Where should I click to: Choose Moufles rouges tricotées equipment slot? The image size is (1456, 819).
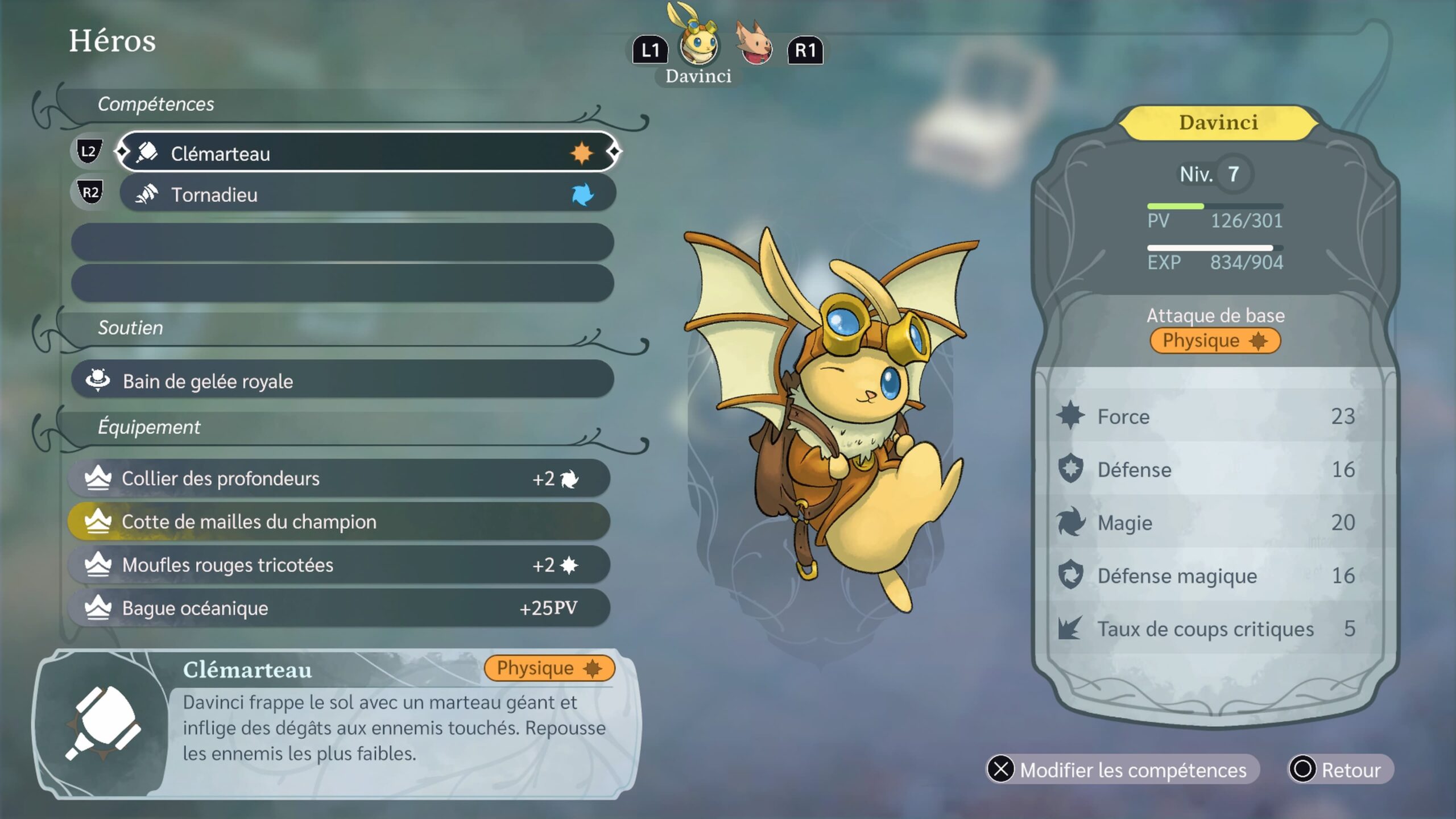(x=339, y=565)
